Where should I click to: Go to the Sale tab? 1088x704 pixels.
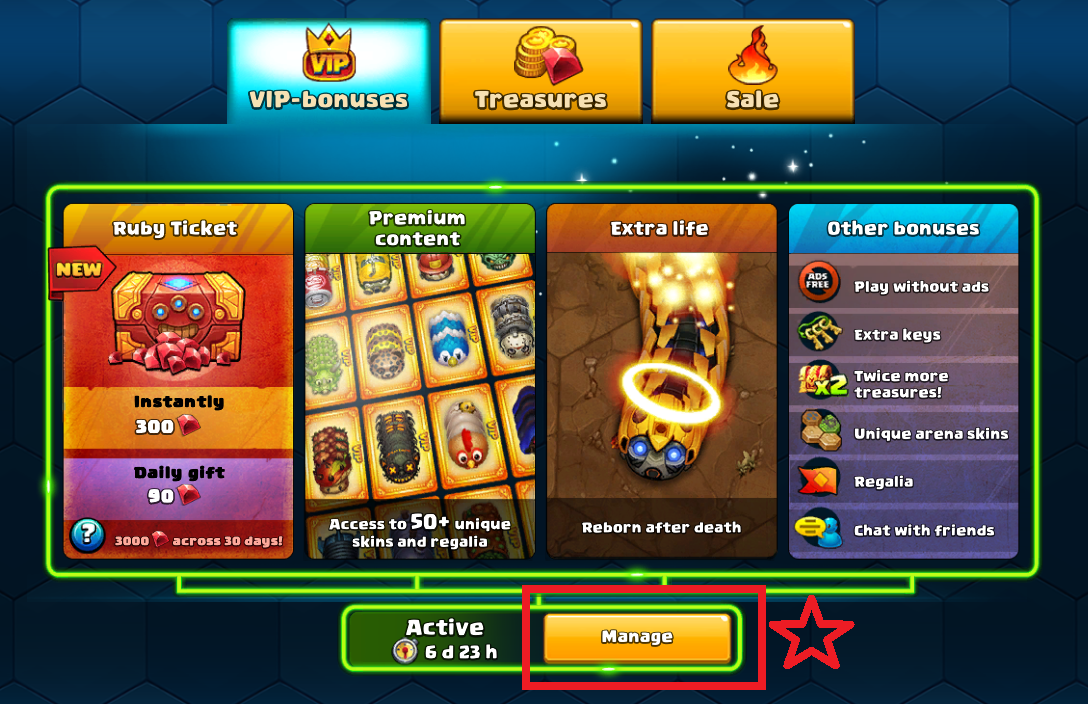[752, 72]
